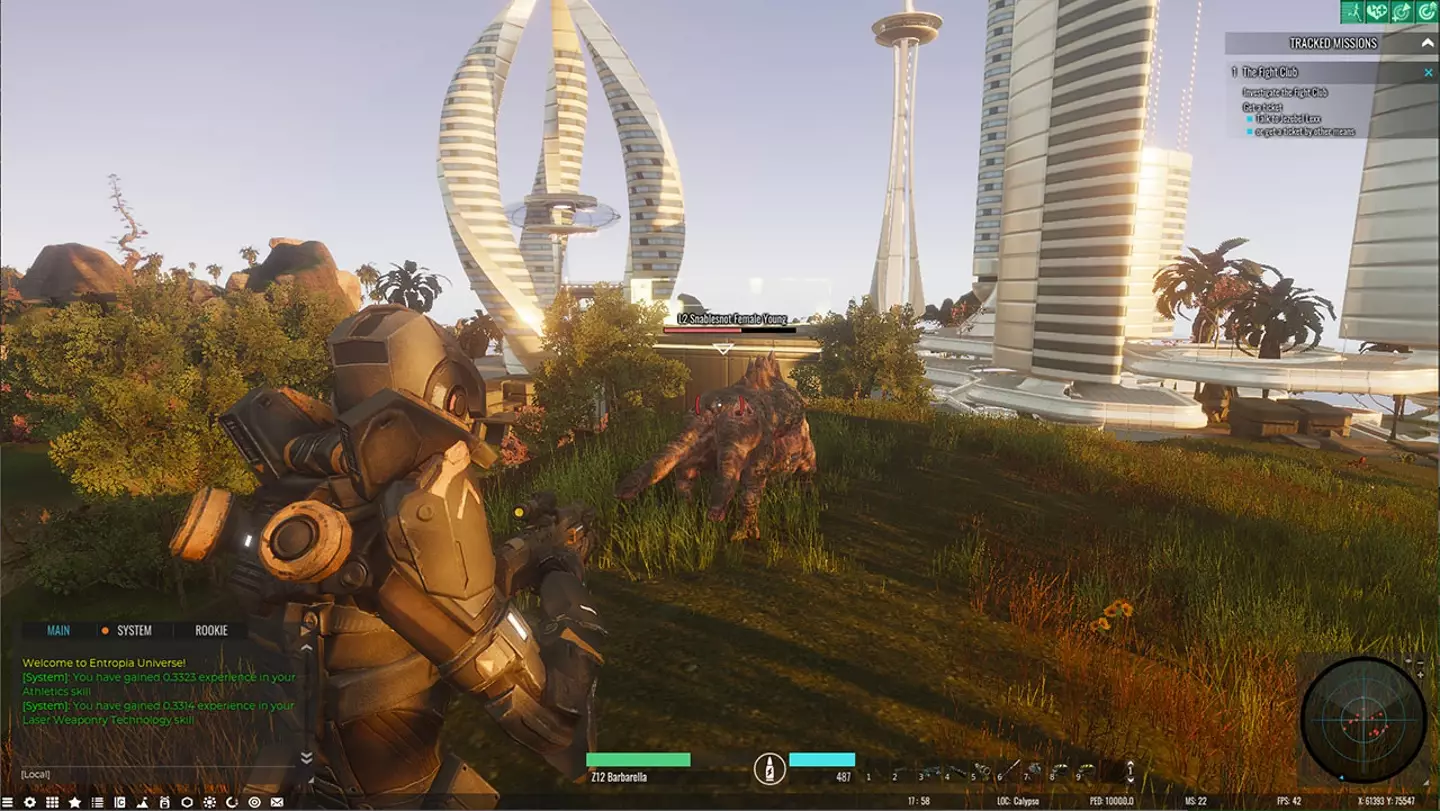
Task: Select the ROOKIE chat tab
Action: tap(211, 630)
